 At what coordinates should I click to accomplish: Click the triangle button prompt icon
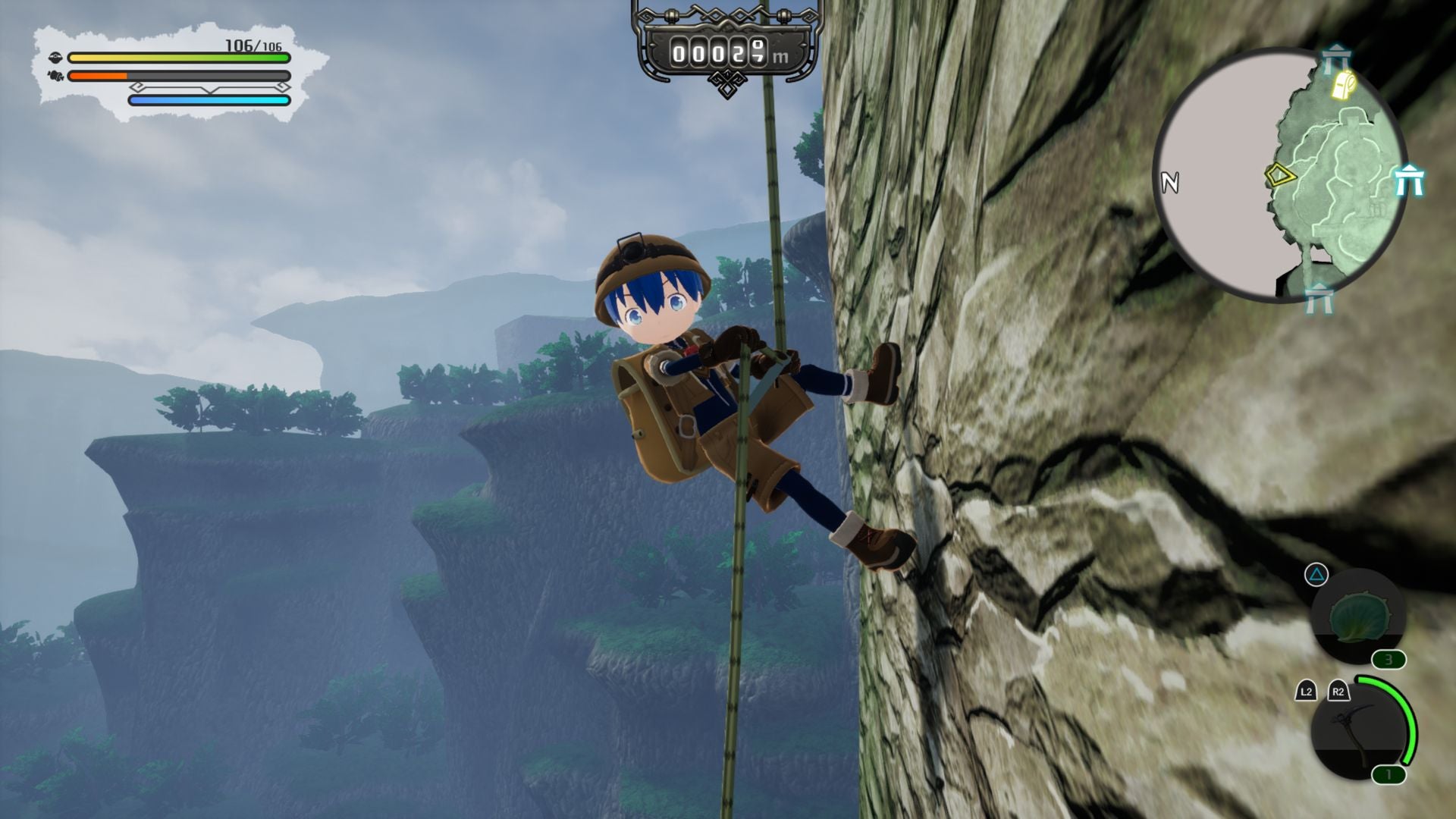tap(1315, 575)
